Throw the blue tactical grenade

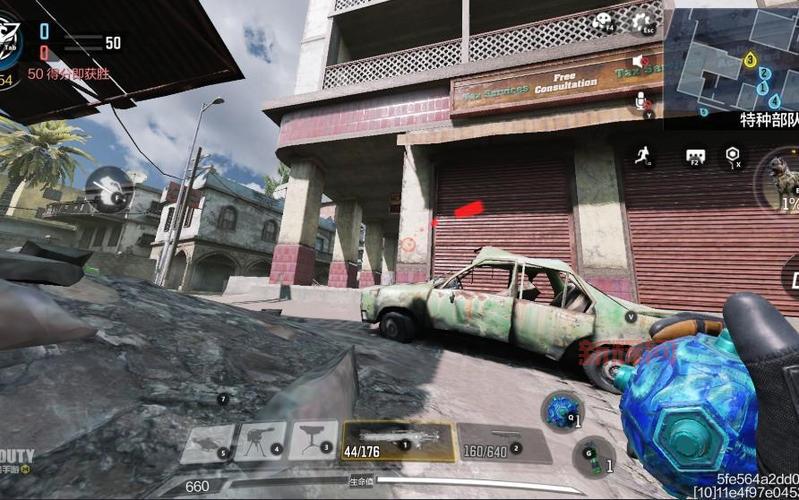coord(562,410)
